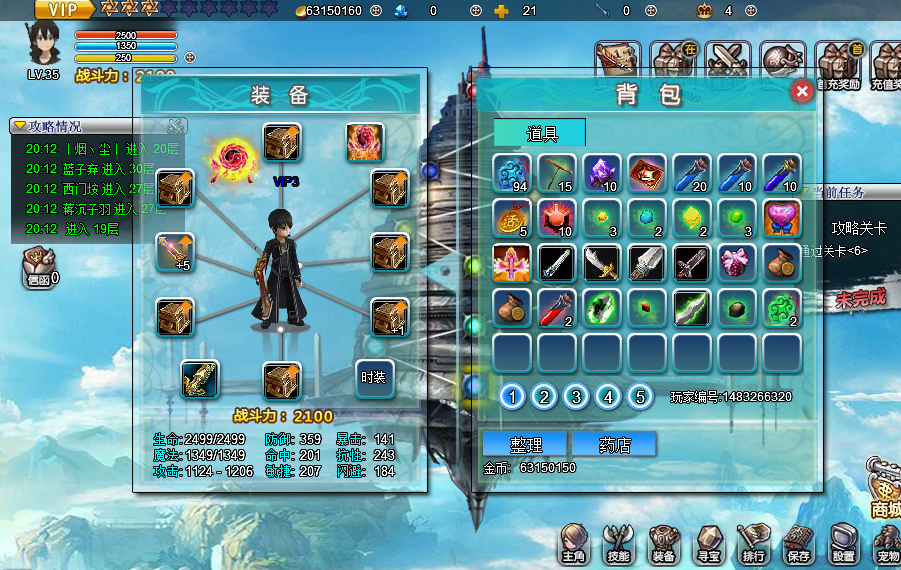Open the 主角 character menu
This screenshot has height=570, width=901.
click(x=573, y=543)
